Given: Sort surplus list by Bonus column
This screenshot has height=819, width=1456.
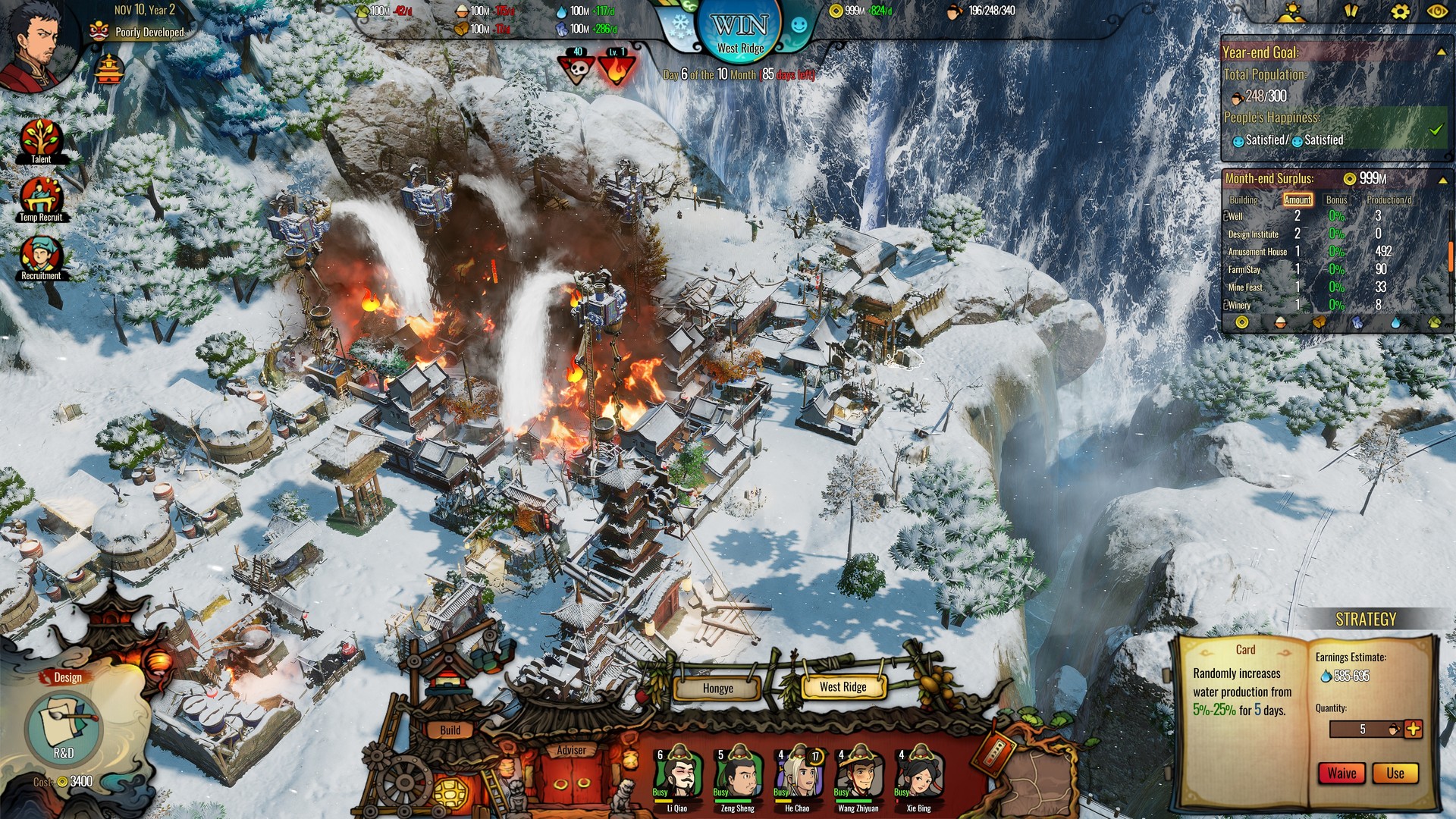Looking at the screenshot, I should 1336,199.
